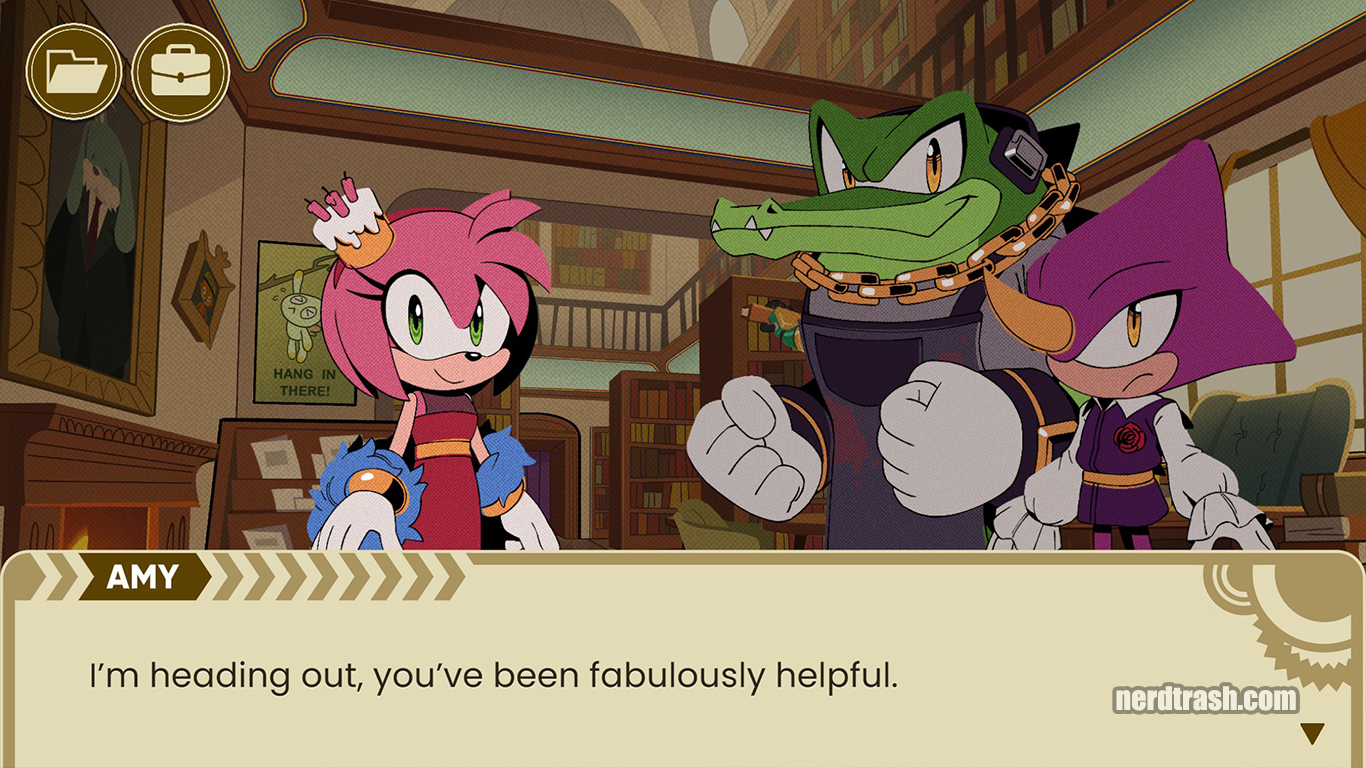The width and height of the screenshot is (1366, 768).
Task: Open the case files folder icon
Action: tap(75, 70)
